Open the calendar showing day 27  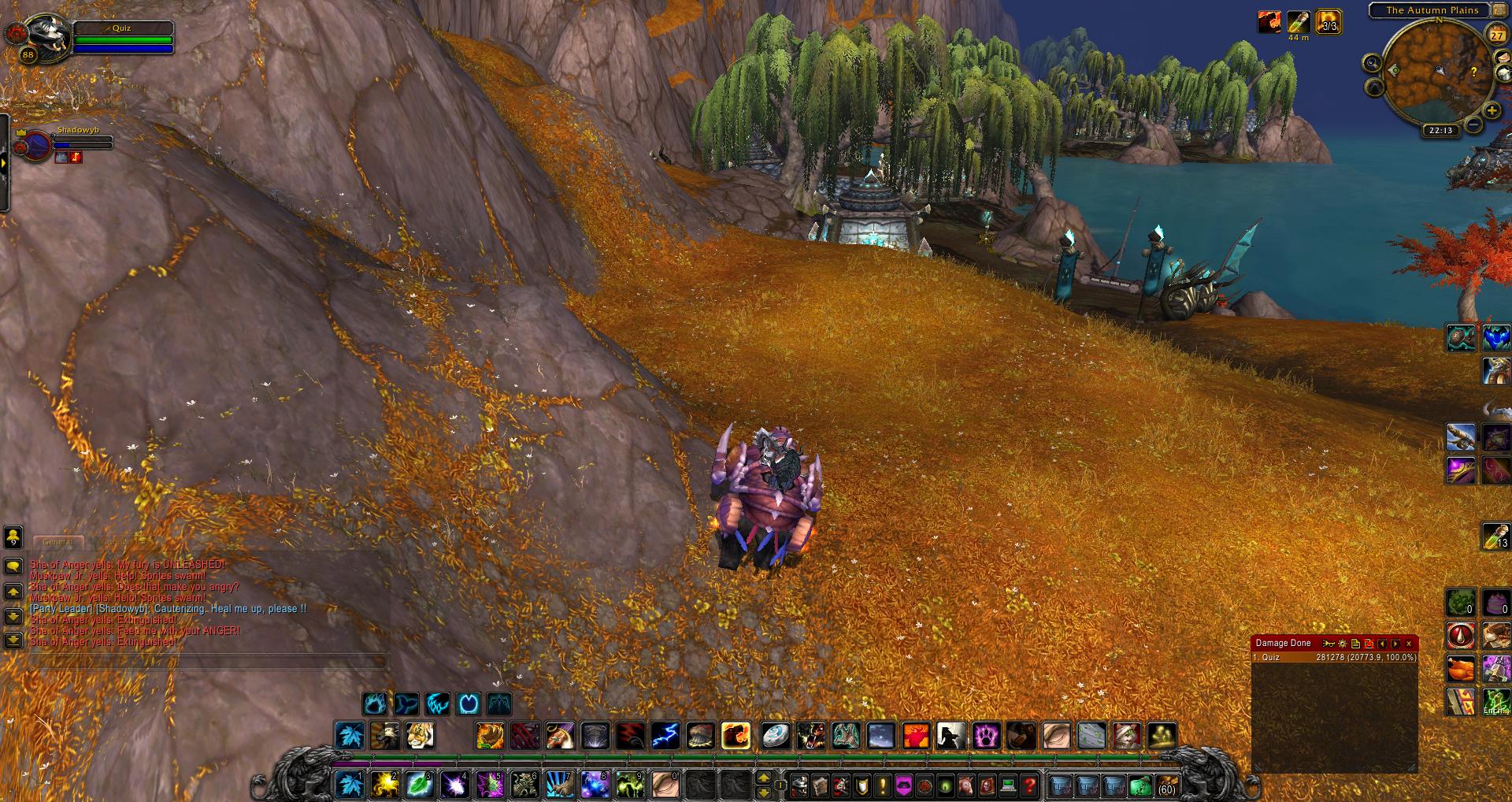tap(1496, 33)
